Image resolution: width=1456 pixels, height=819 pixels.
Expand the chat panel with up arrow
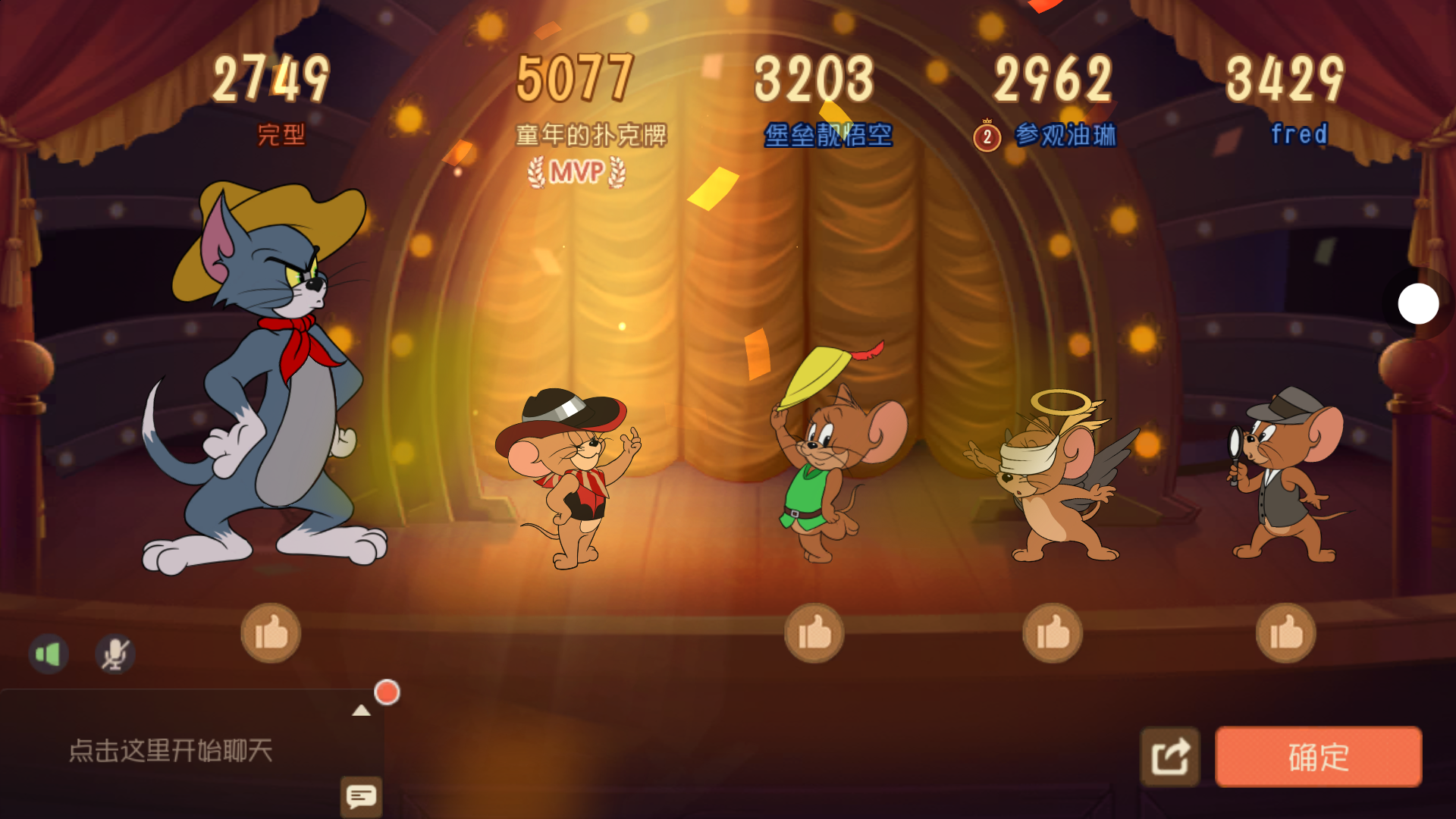pos(361,711)
